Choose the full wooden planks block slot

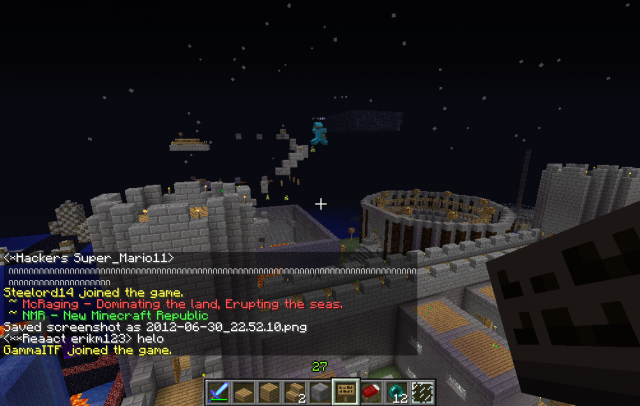[270, 391]
